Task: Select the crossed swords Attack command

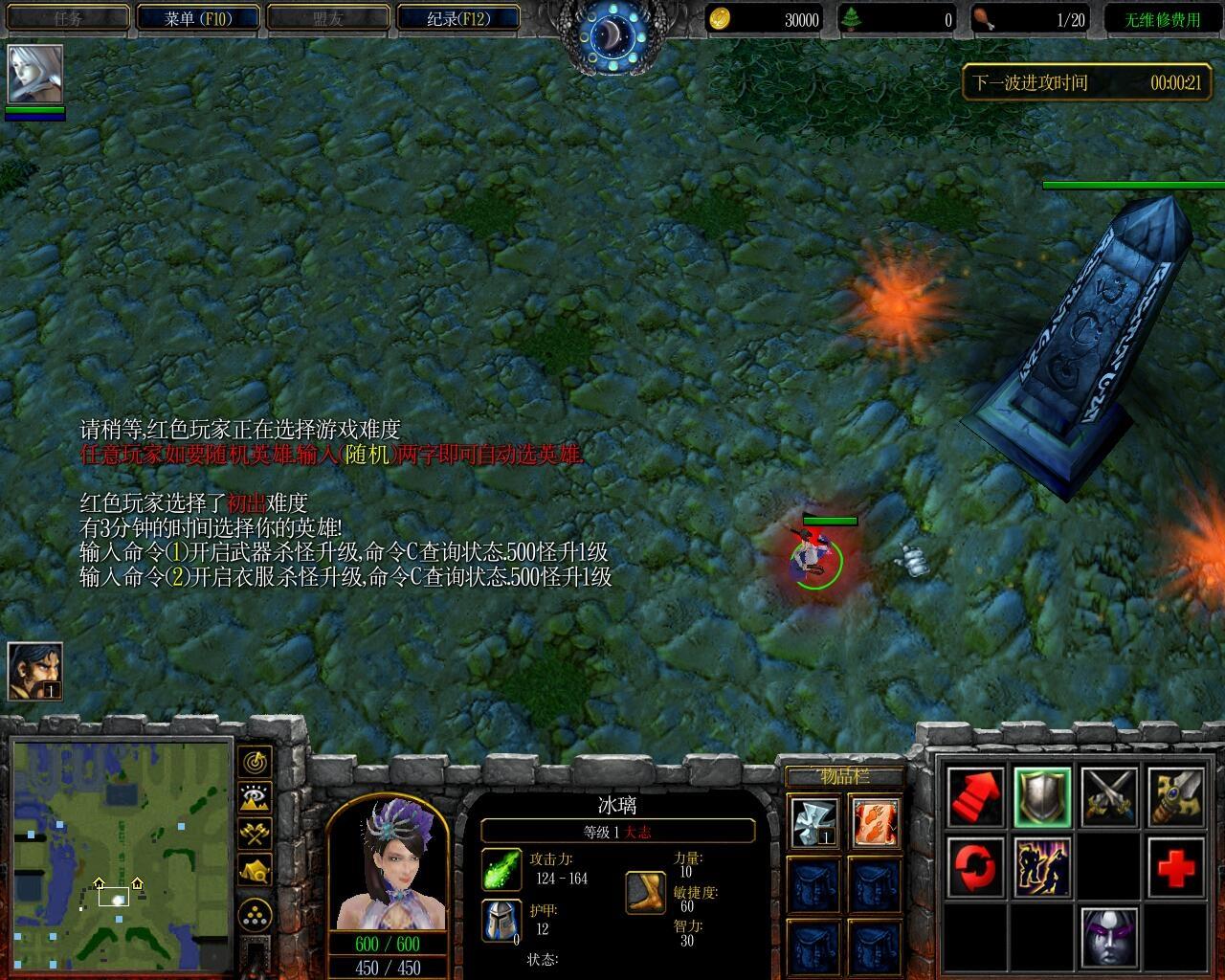Action: (1109, 797)
